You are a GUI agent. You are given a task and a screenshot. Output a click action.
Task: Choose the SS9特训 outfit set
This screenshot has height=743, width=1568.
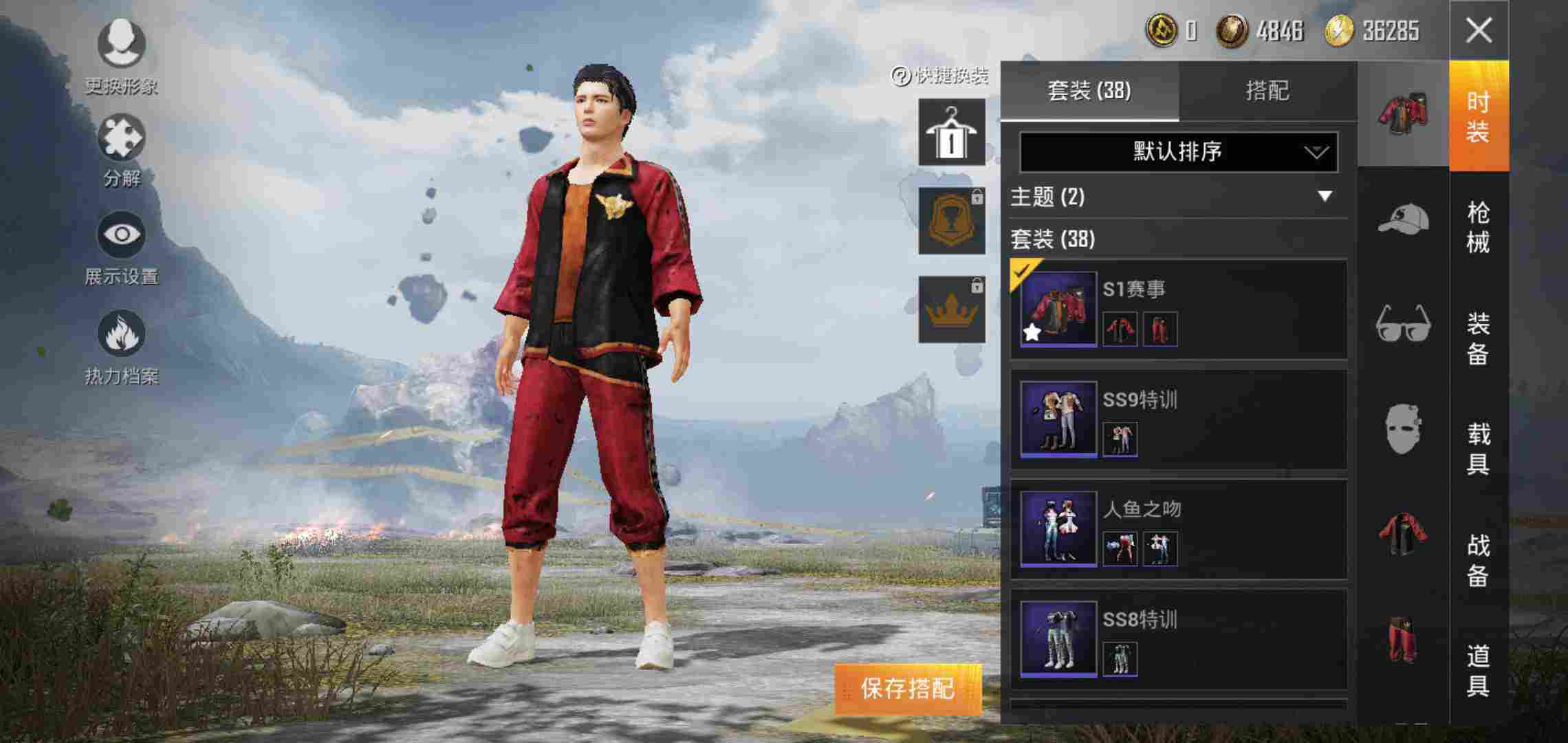coord(1177,419)
